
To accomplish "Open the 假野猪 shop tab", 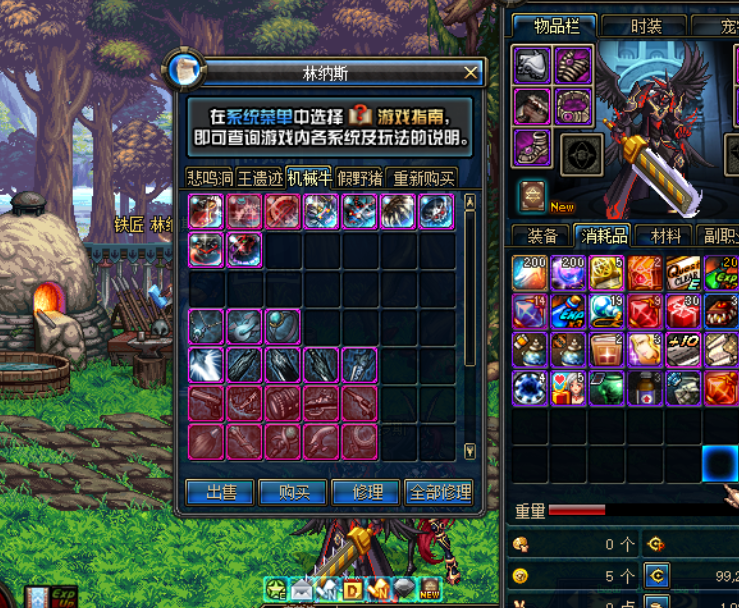I will click(360, 178).
